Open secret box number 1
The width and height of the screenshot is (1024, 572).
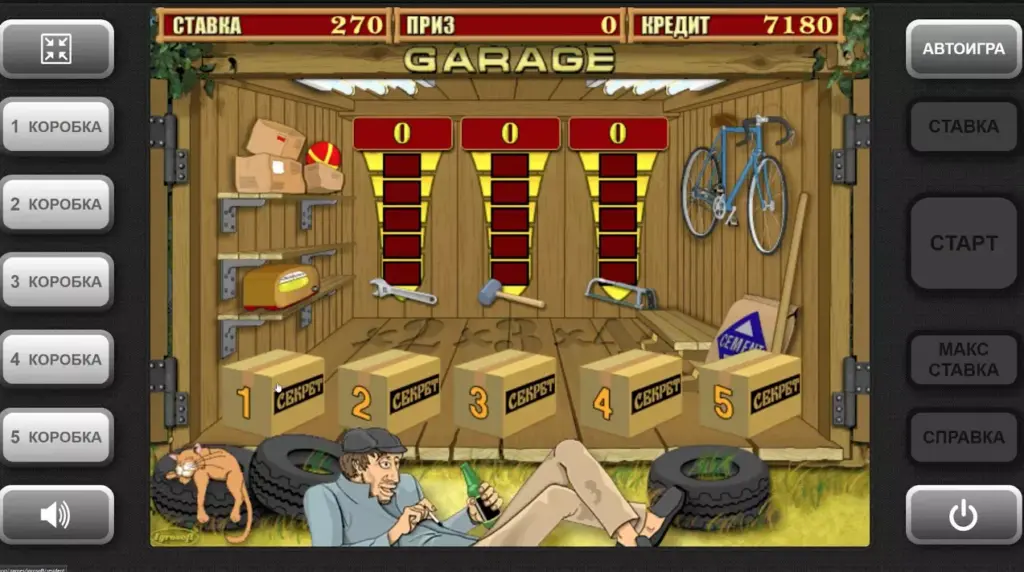click(x=273, y=395)
